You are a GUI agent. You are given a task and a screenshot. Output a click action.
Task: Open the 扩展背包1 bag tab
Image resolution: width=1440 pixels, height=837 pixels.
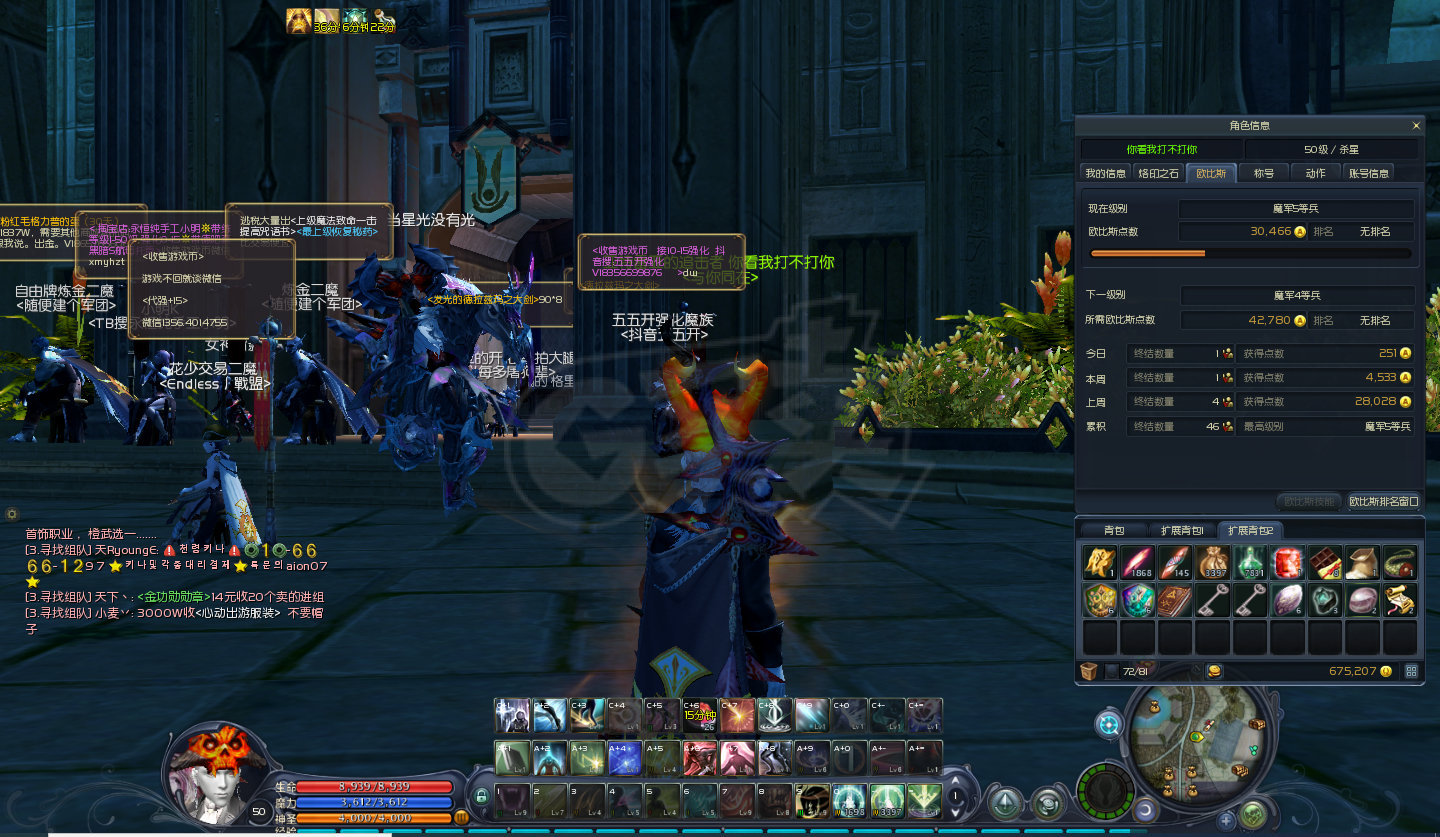(x=1182, y=530)
